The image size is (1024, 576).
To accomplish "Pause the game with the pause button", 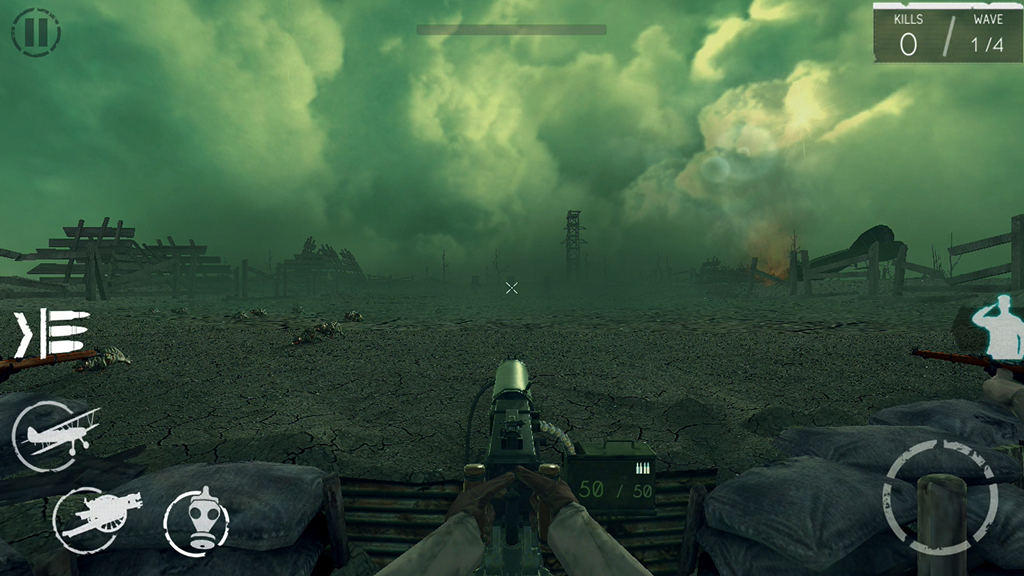I will [36, 32].
